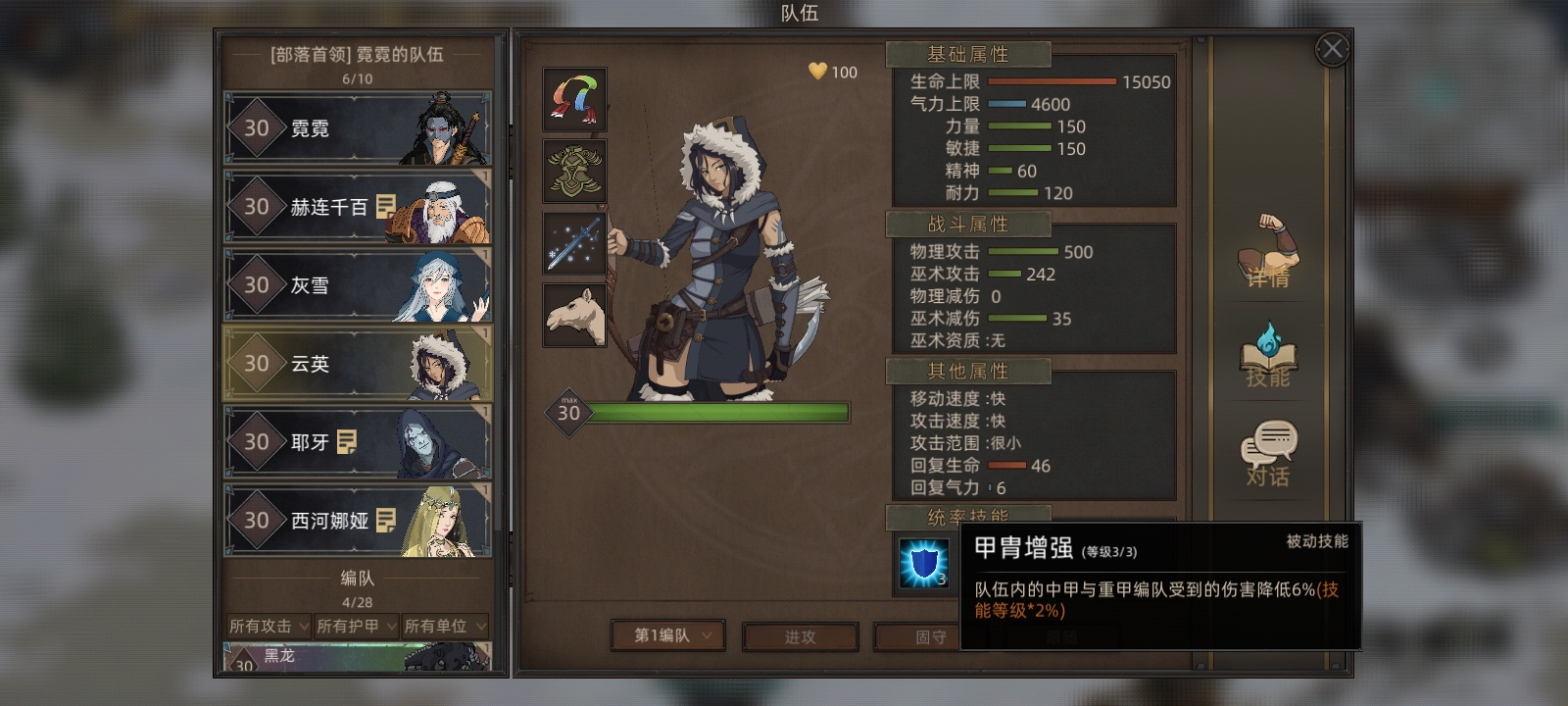The image size is (1568, 706).
Task: Select party member 霓霓
Action: 358,128
